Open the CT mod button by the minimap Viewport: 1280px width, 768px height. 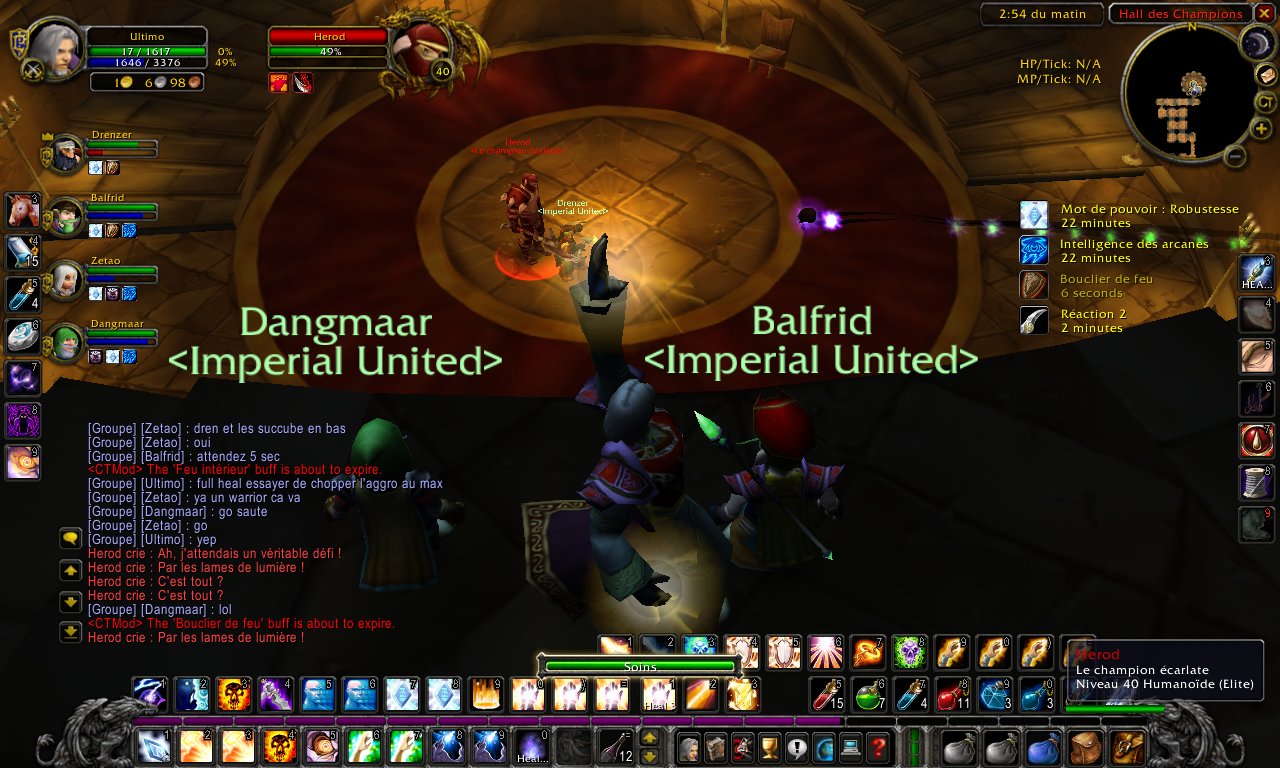pos(1266,101)
